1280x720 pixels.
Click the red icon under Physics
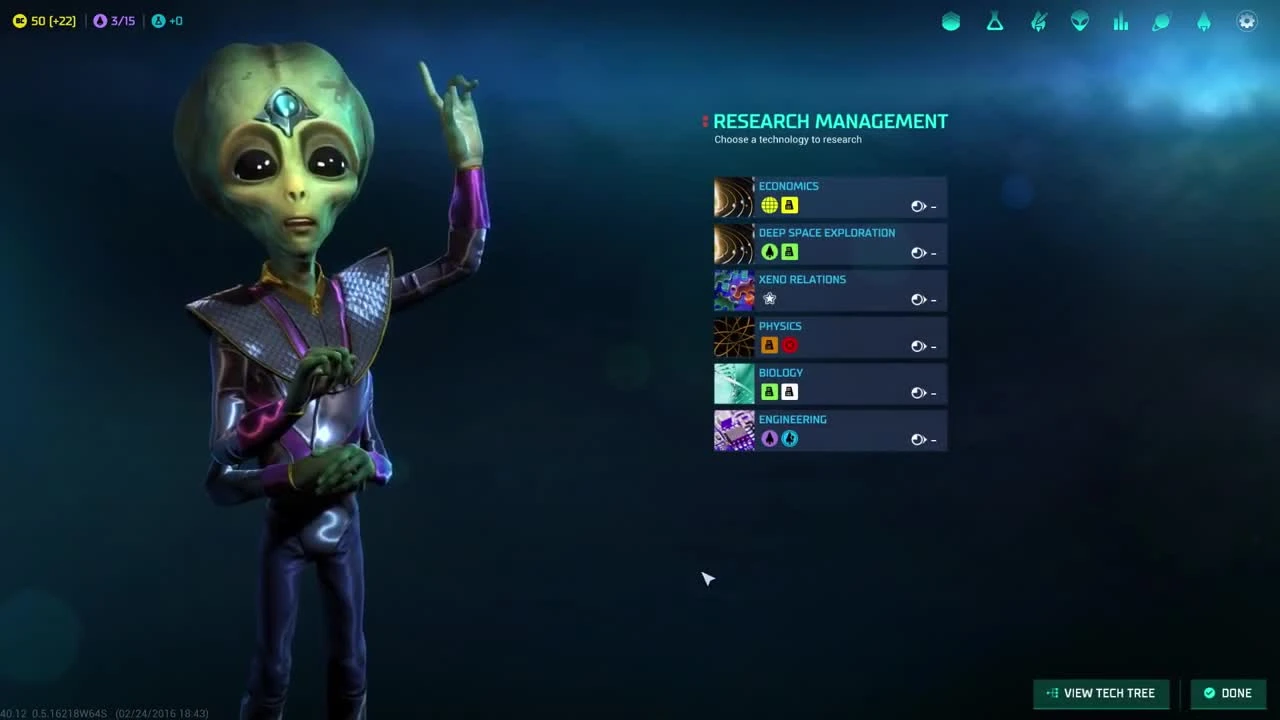[789, 345]
